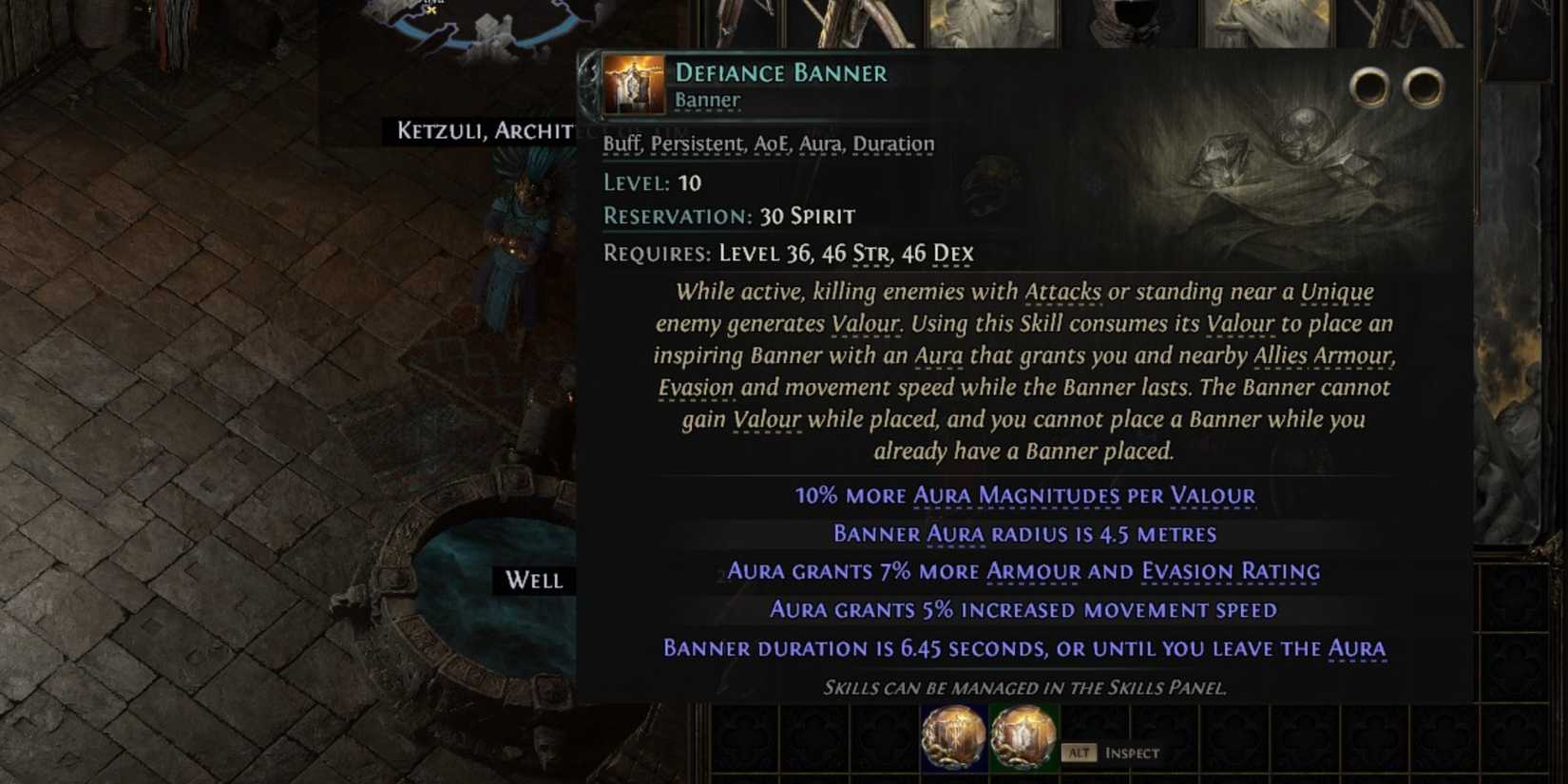Click the right empty support gem socket

click(1422, 86)
